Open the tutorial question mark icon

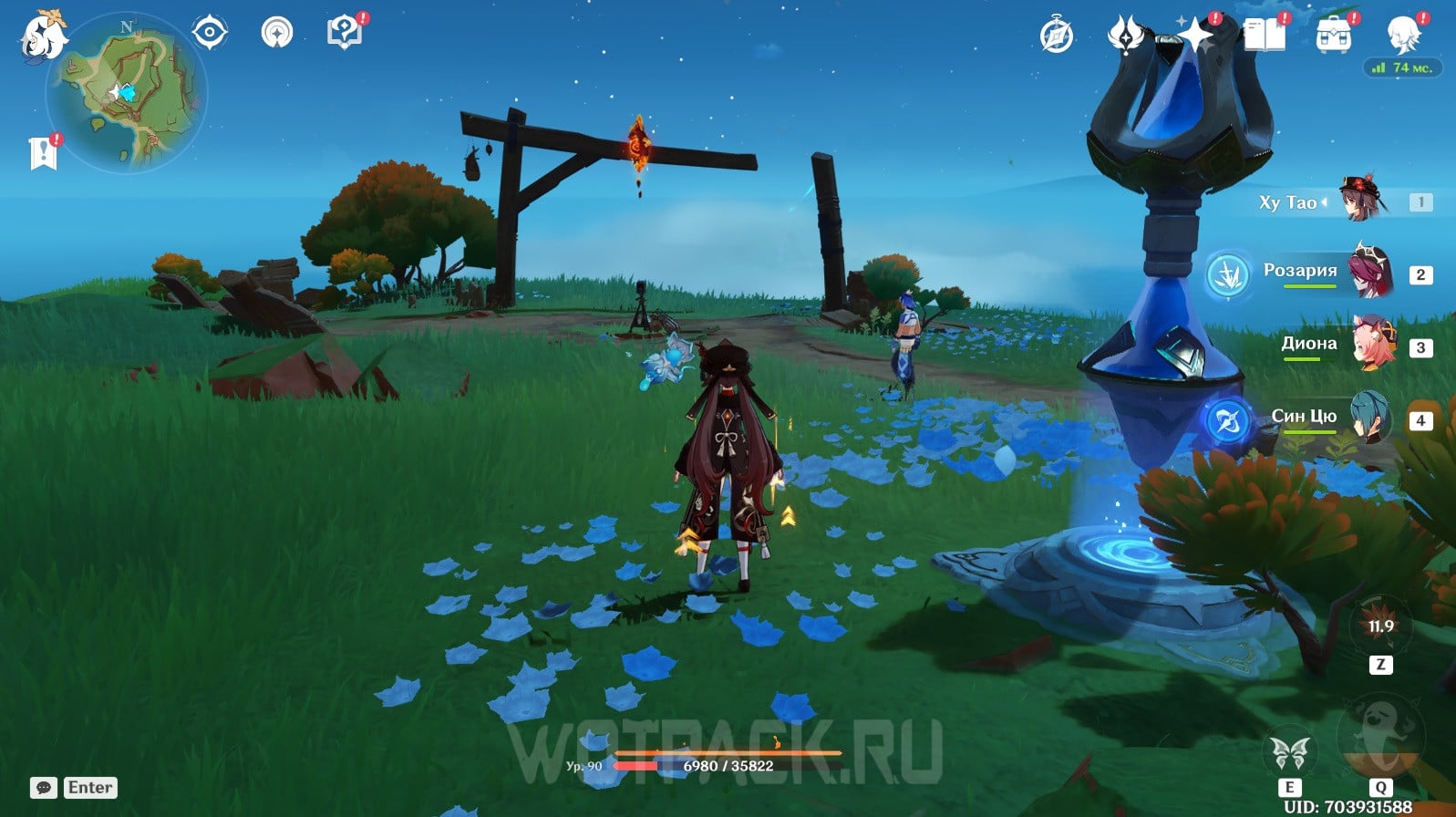coord(344,34)
